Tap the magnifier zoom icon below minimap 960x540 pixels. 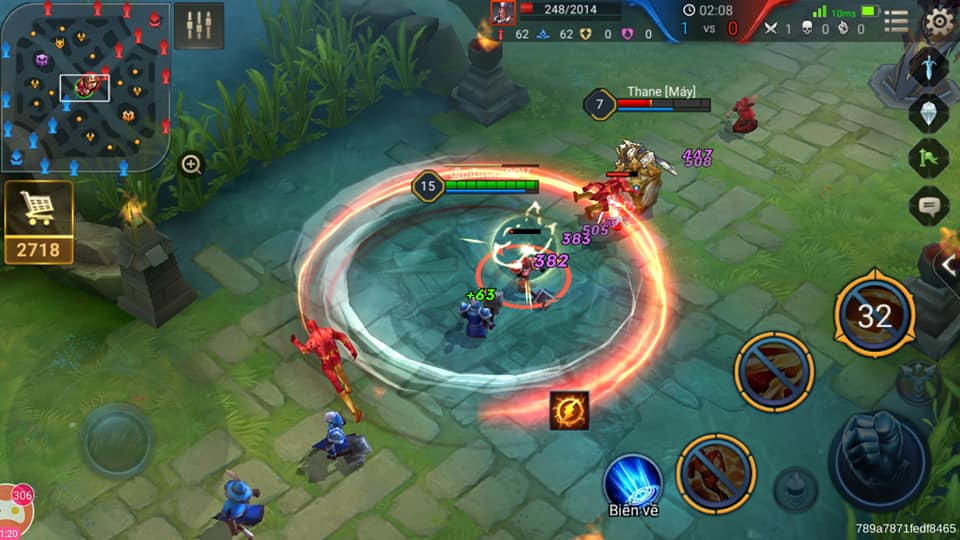pyautogui.click(x=191, y=164)
